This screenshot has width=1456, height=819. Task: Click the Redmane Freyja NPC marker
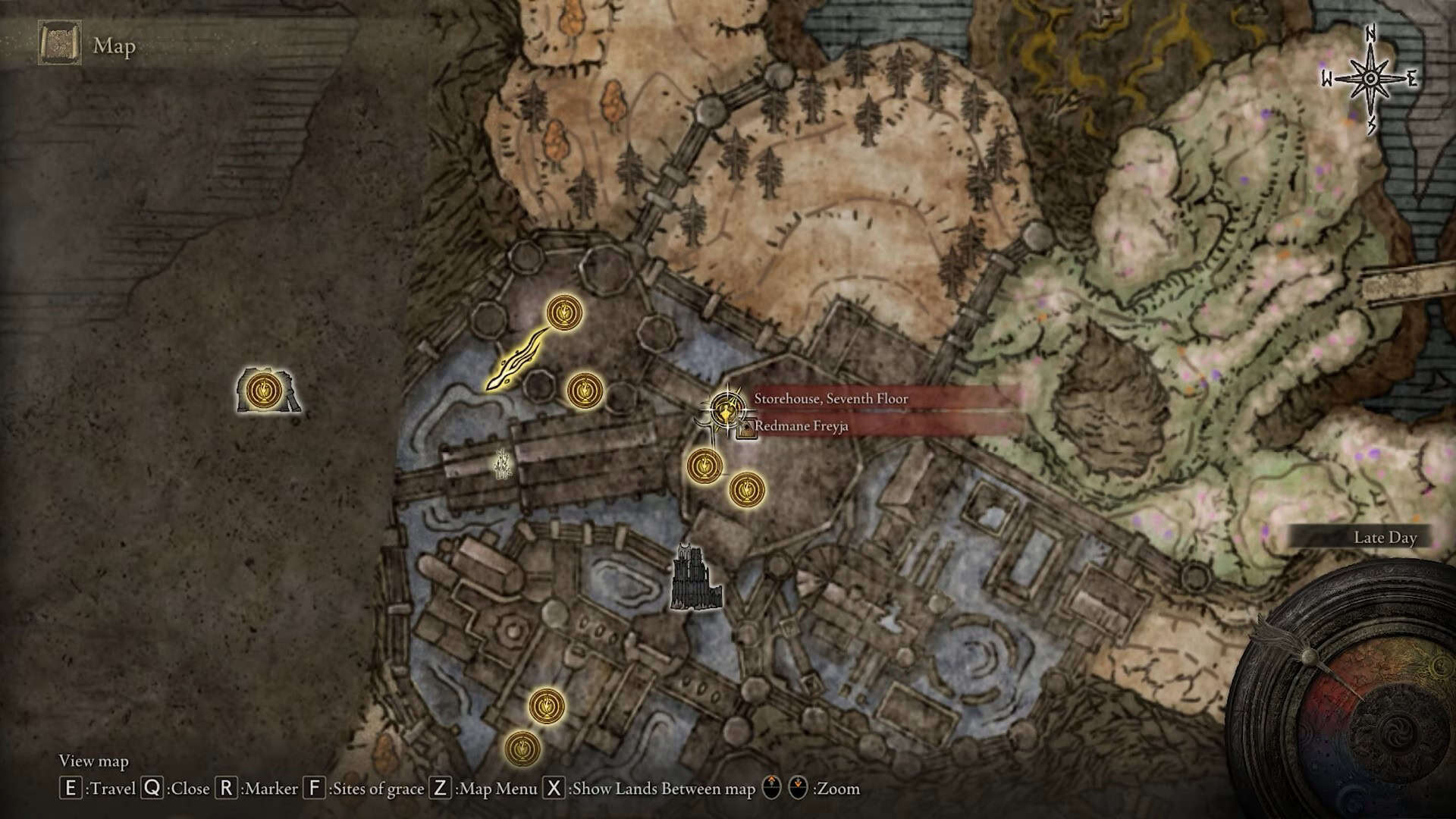[746, 431]
